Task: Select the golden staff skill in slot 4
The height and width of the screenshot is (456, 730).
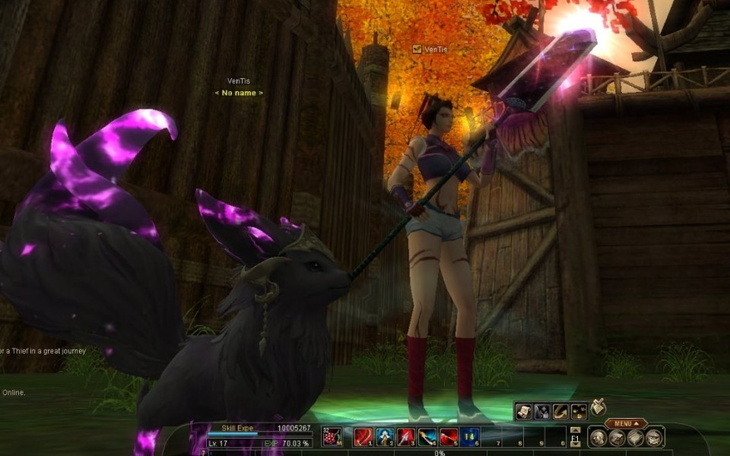Action: click(427, 436)
